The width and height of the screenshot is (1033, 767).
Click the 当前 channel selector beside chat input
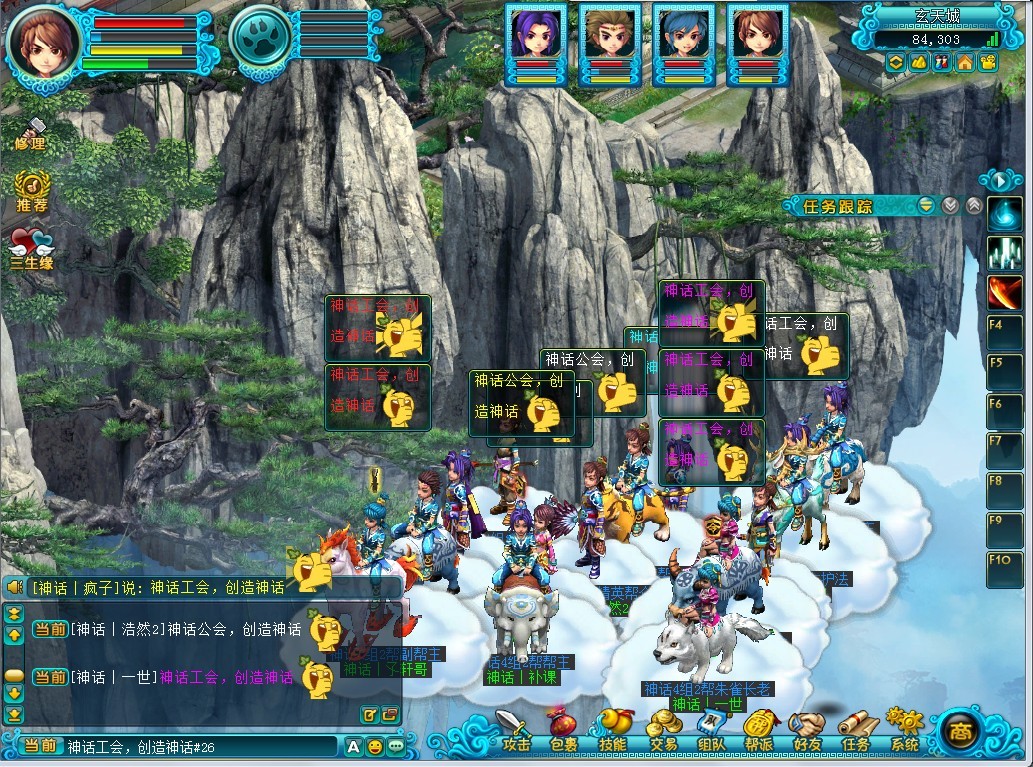coord(41,747)
